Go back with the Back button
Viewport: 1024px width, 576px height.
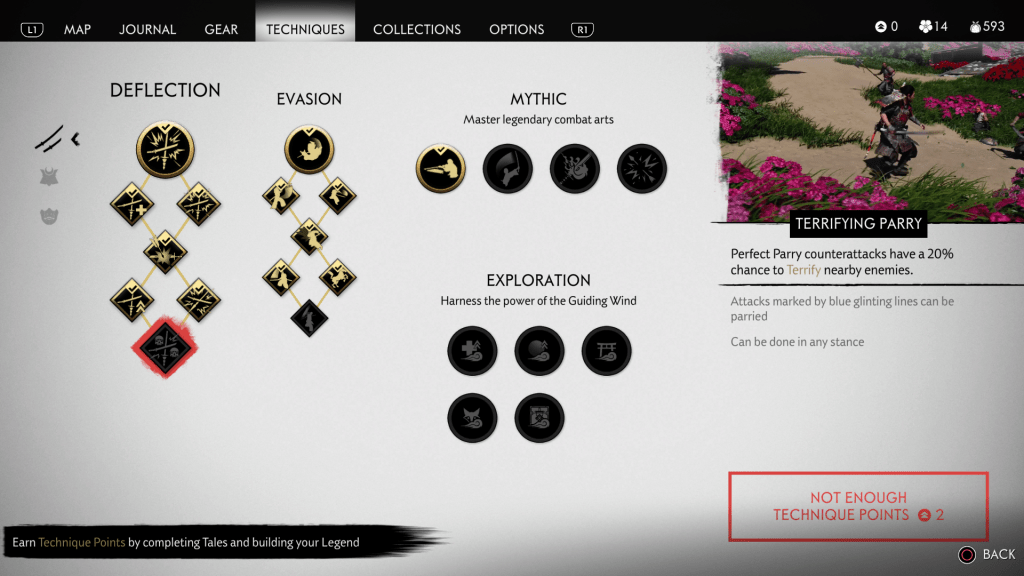(987, 554)
